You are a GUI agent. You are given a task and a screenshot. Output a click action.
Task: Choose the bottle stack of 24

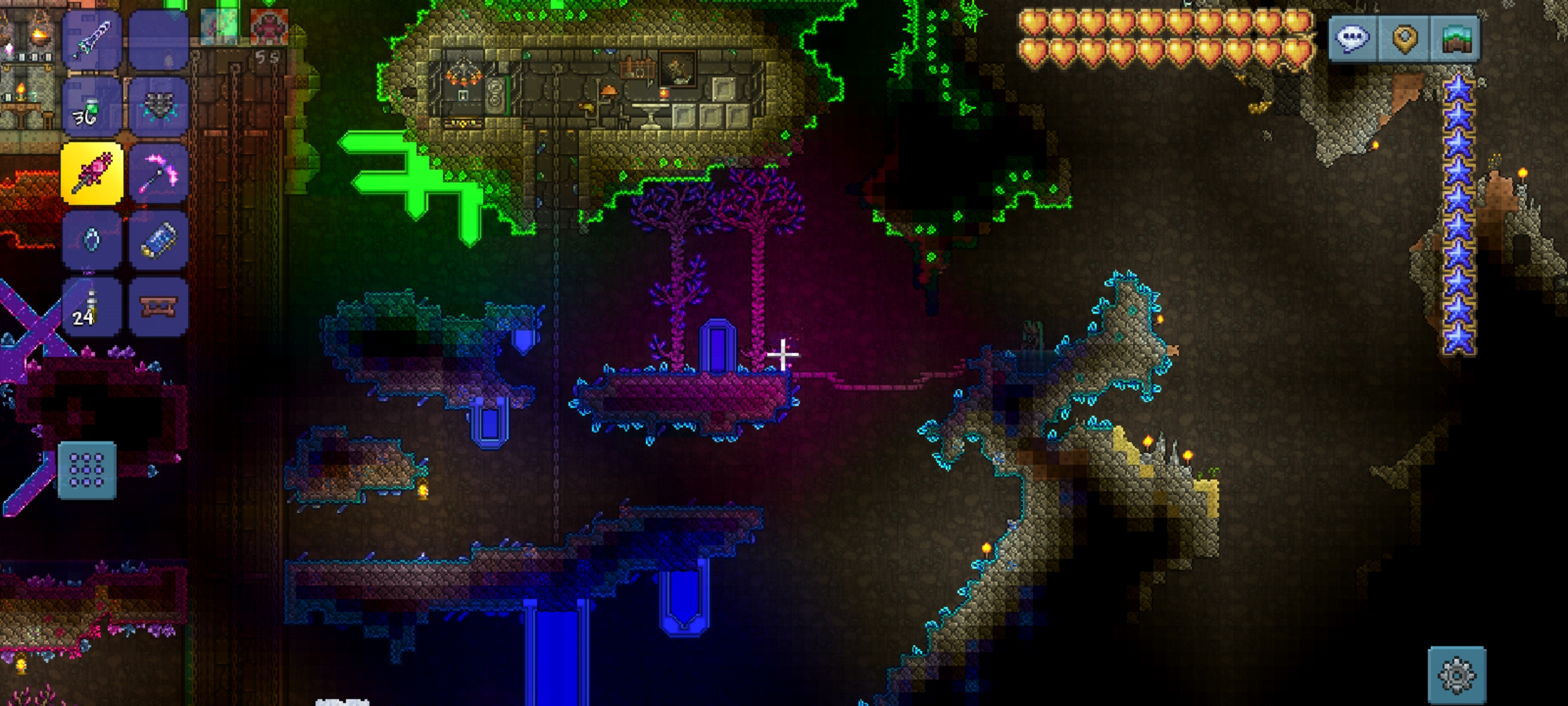coord(91,307)
